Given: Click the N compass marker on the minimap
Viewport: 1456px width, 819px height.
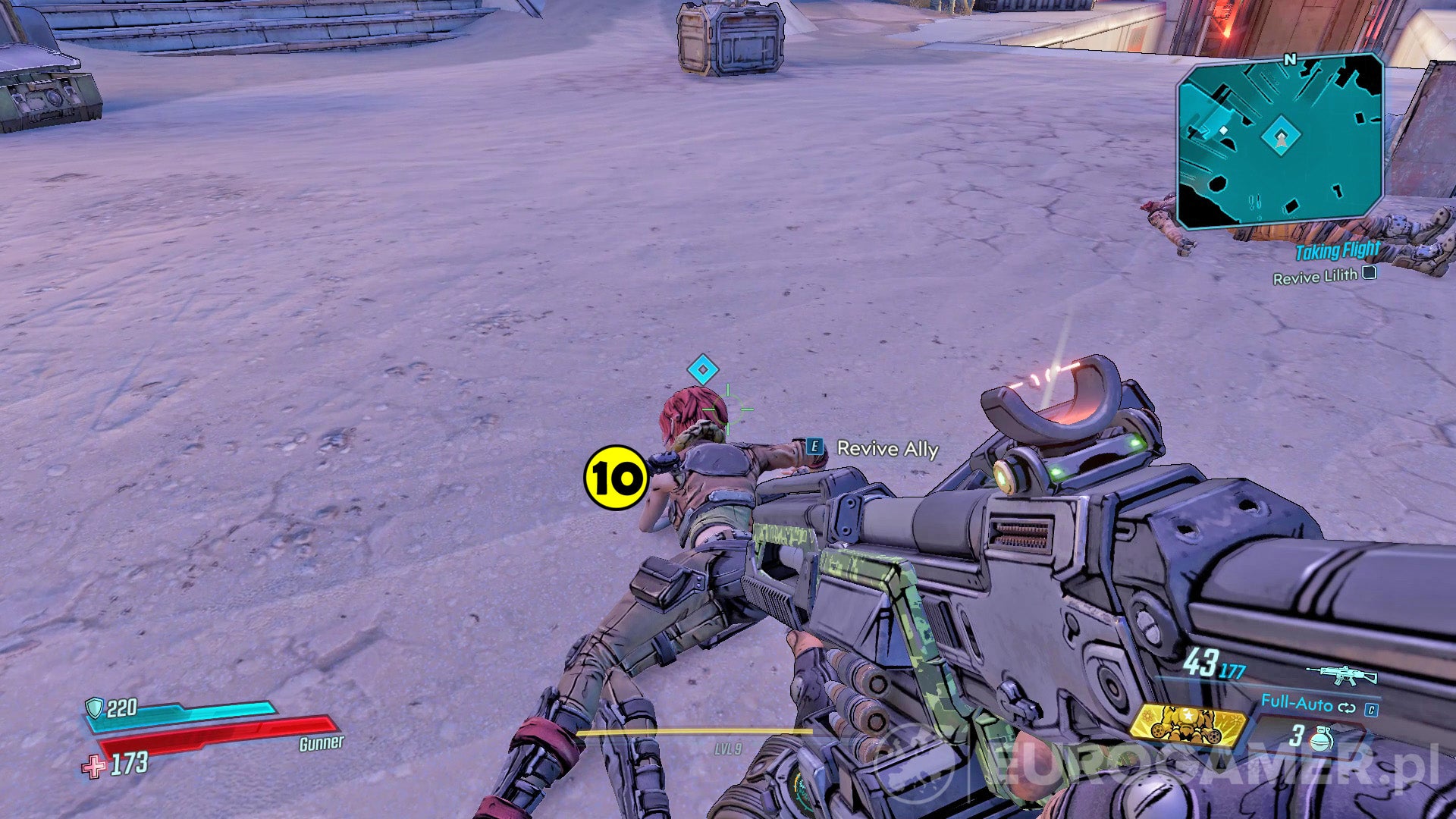Looking at the screenshot, I should 1290,60.
